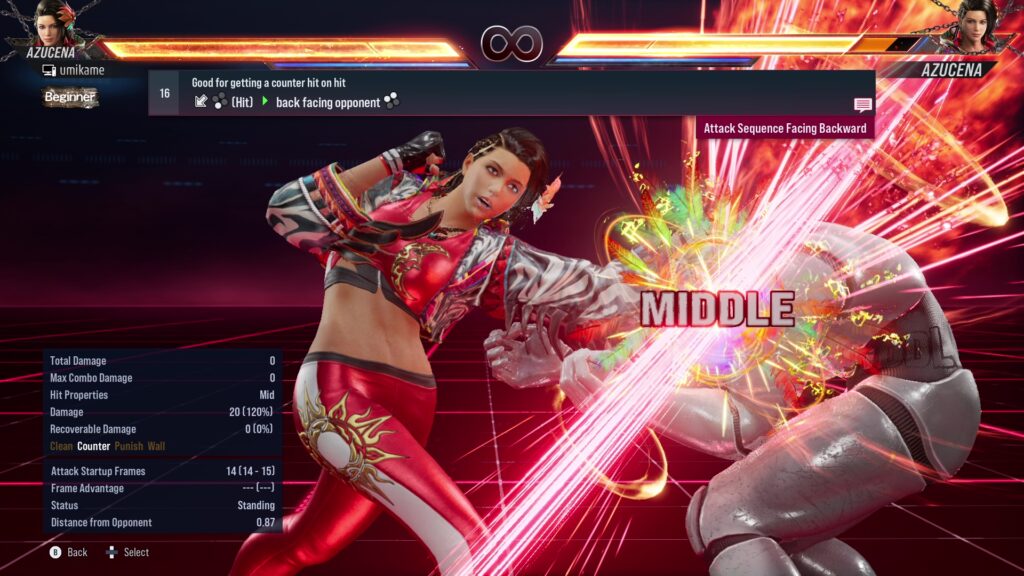This screenshot has height=576, width=1024.
Task: Click the umikame player name
Action: (x=79, y=71)
